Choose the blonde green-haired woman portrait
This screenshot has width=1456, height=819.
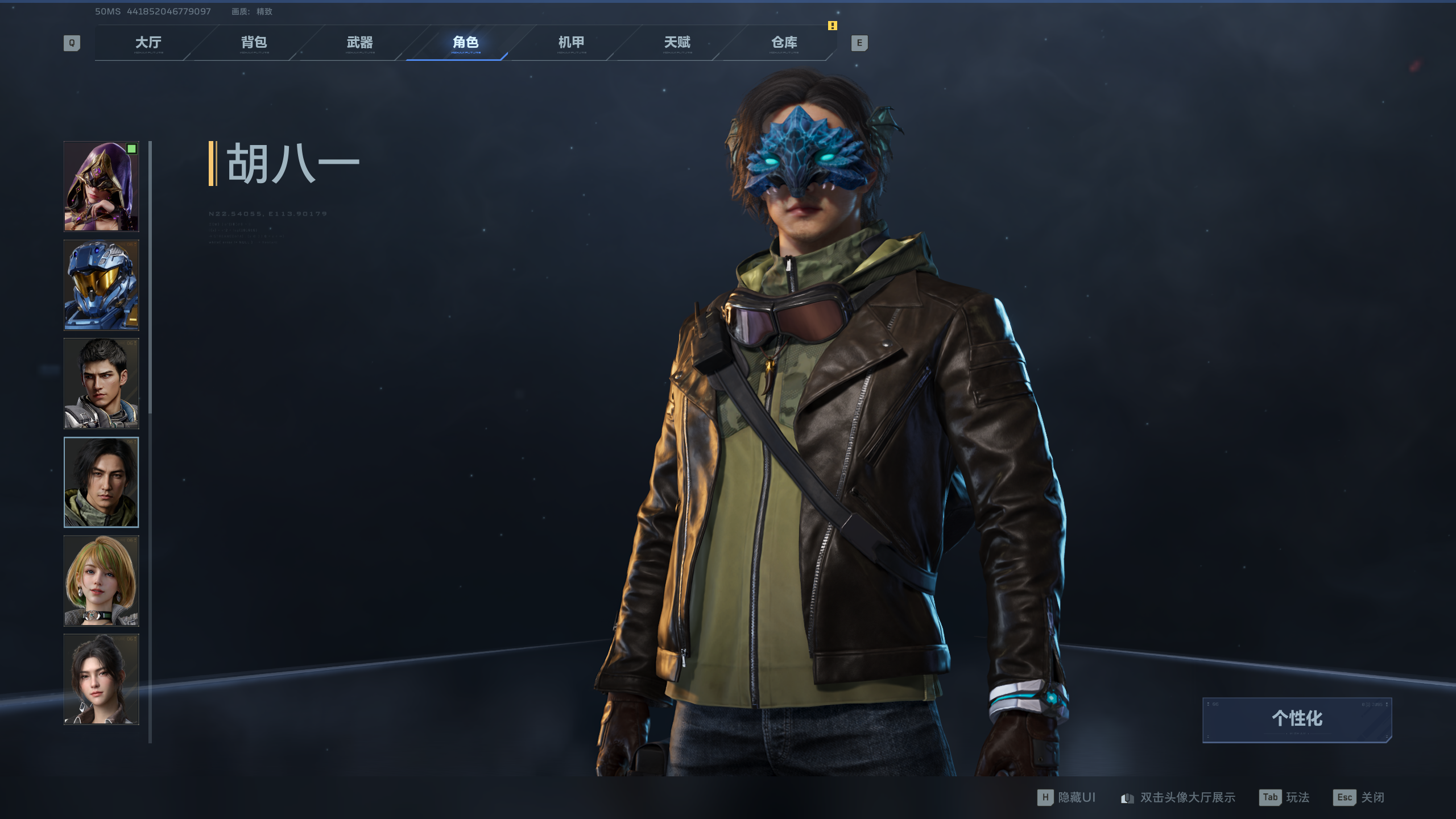point(101,581)
